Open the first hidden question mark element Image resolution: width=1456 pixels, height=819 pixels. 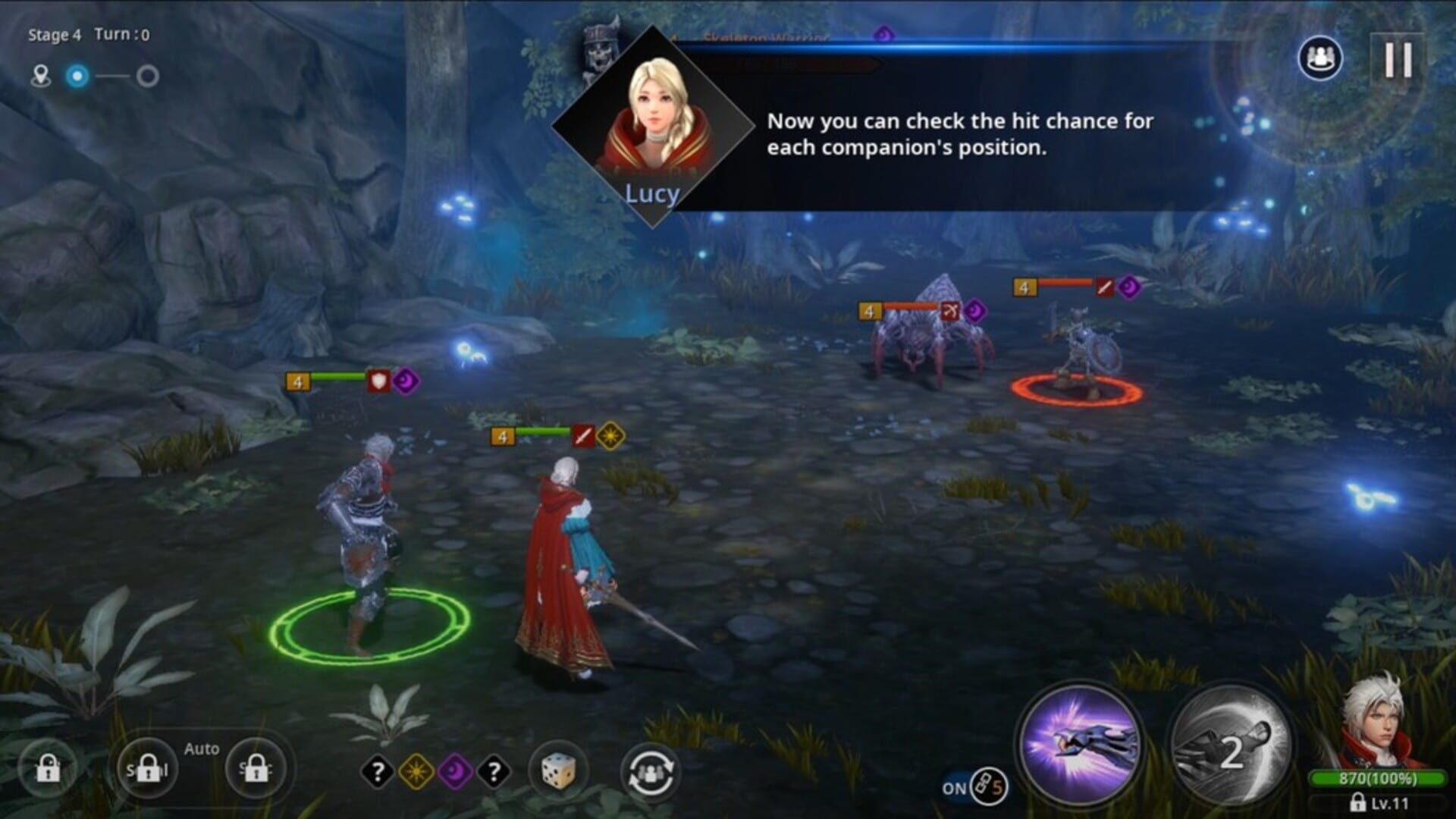(x=377, y=772)
